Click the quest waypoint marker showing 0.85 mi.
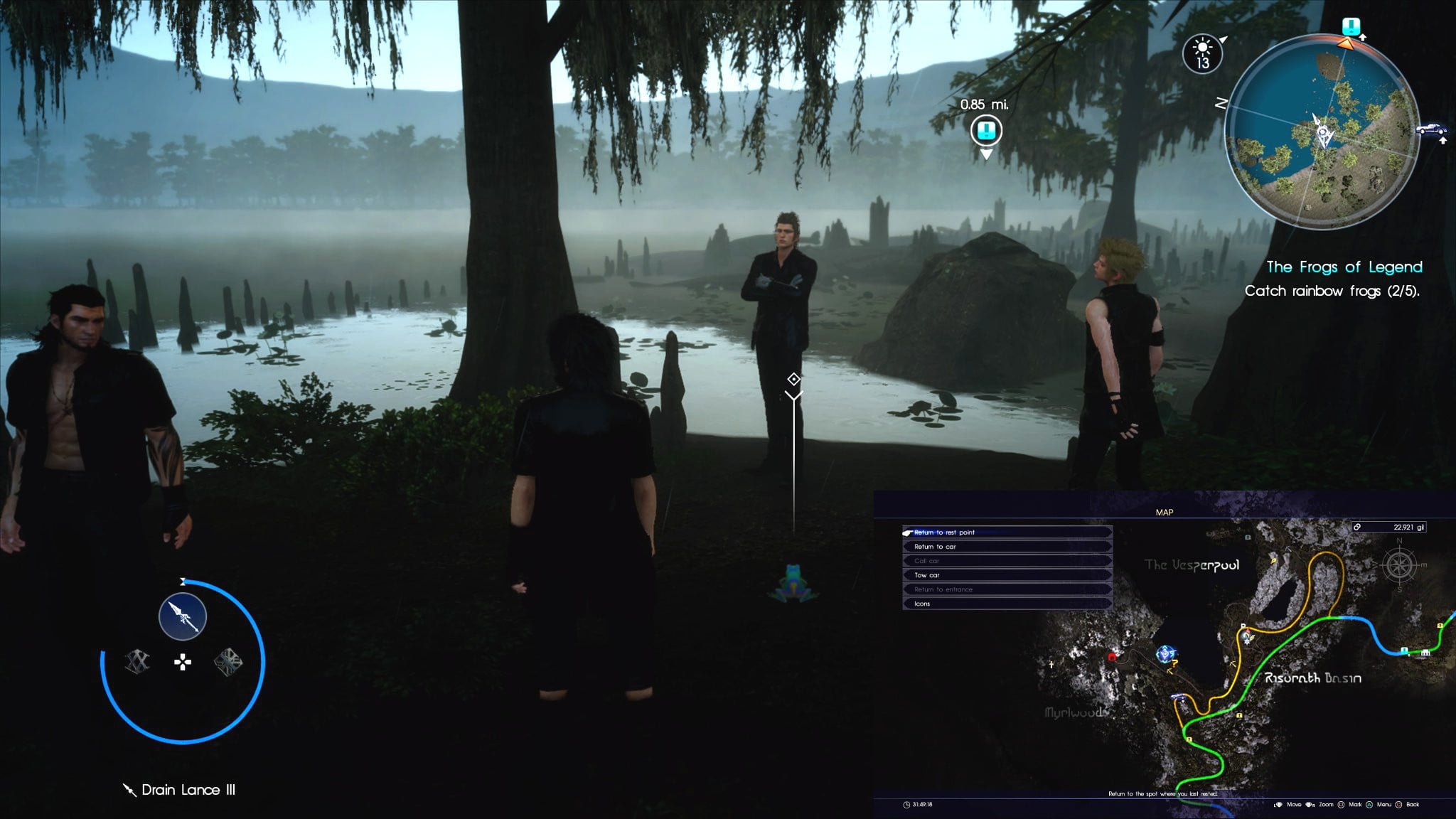This screenshot has height=819, width=1456. click(986, 131)
